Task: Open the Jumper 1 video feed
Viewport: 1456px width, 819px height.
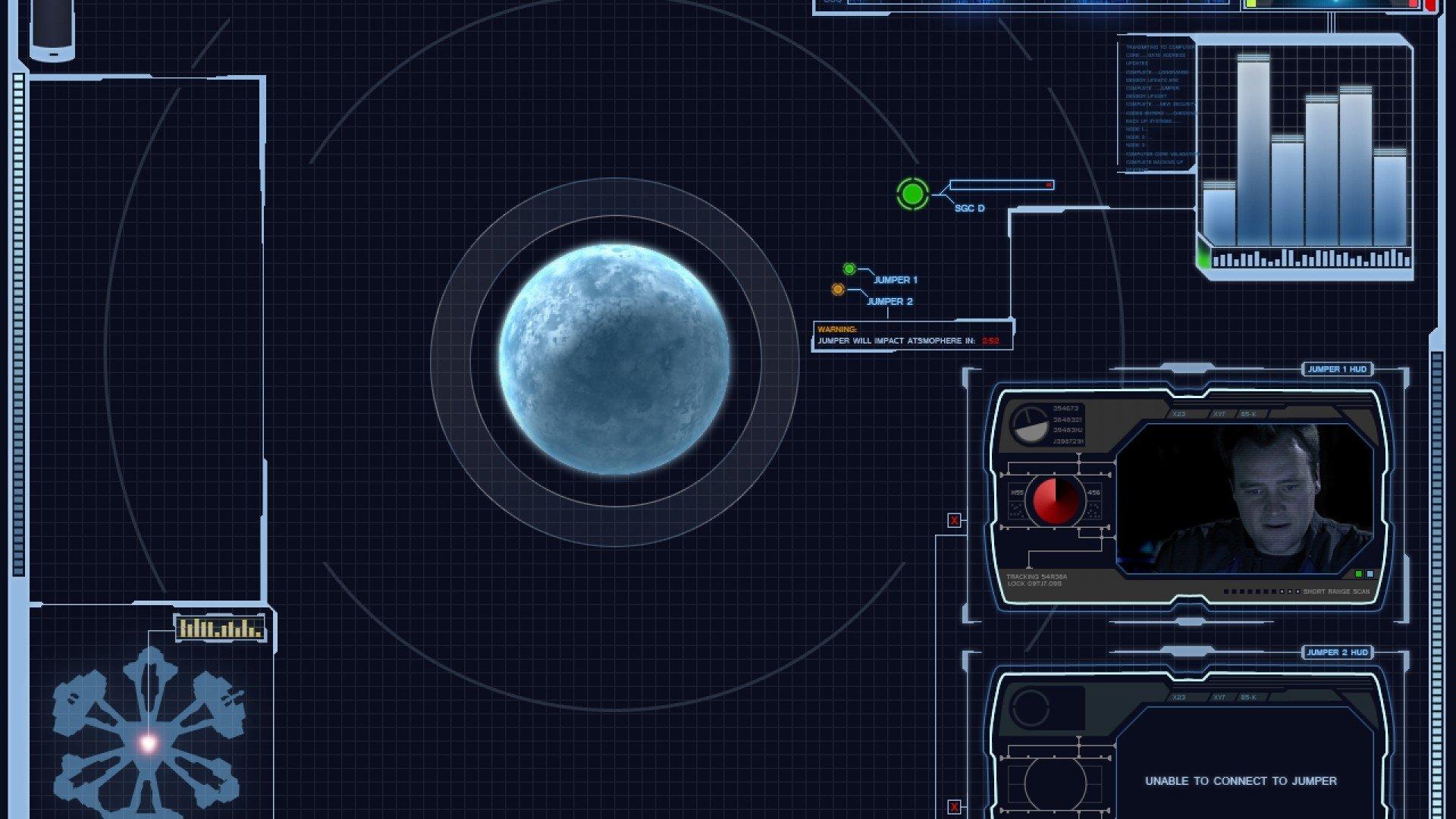Action: tap(1244, 497)
